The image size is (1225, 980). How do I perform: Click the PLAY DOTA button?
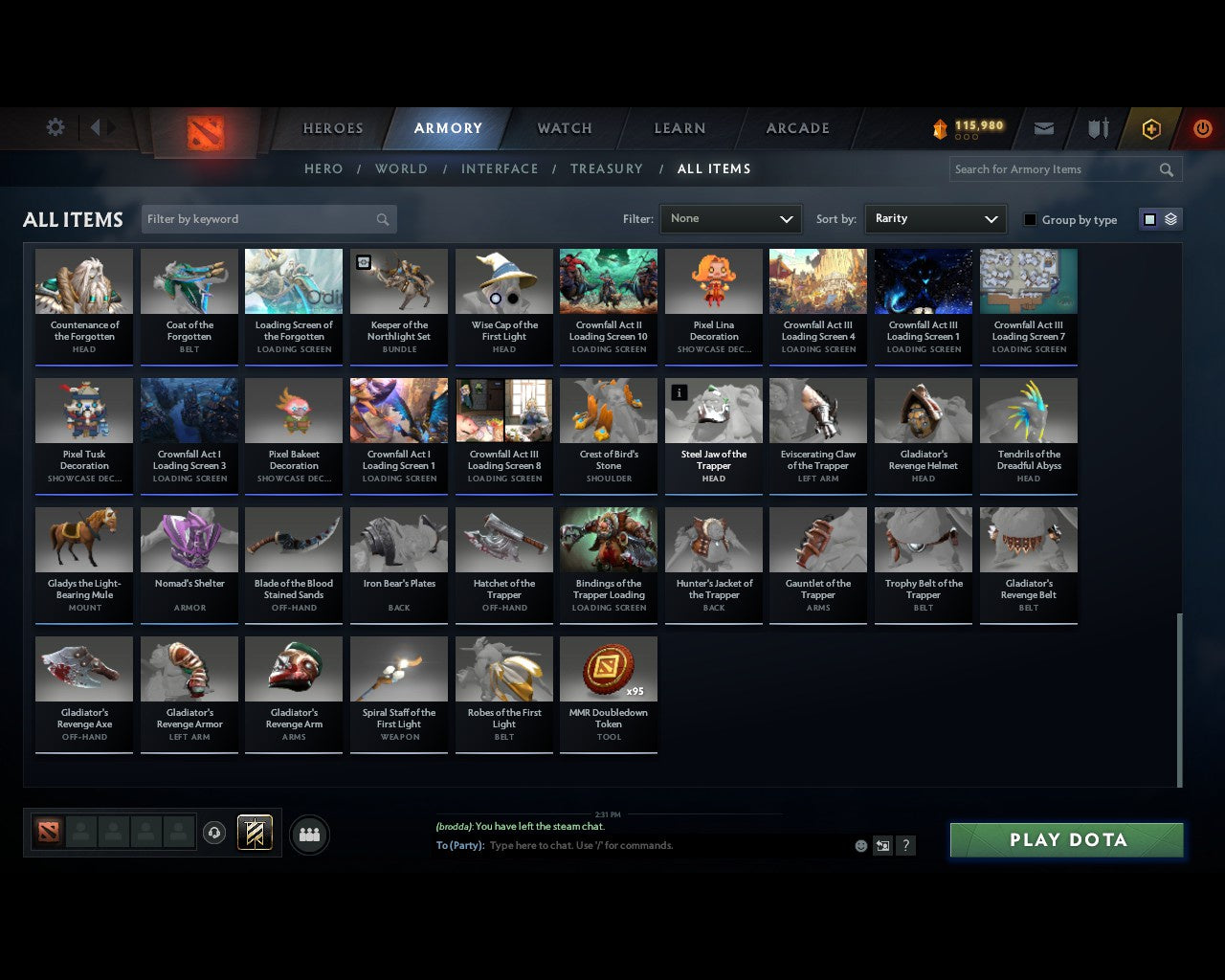click(x=1066, y=839)
